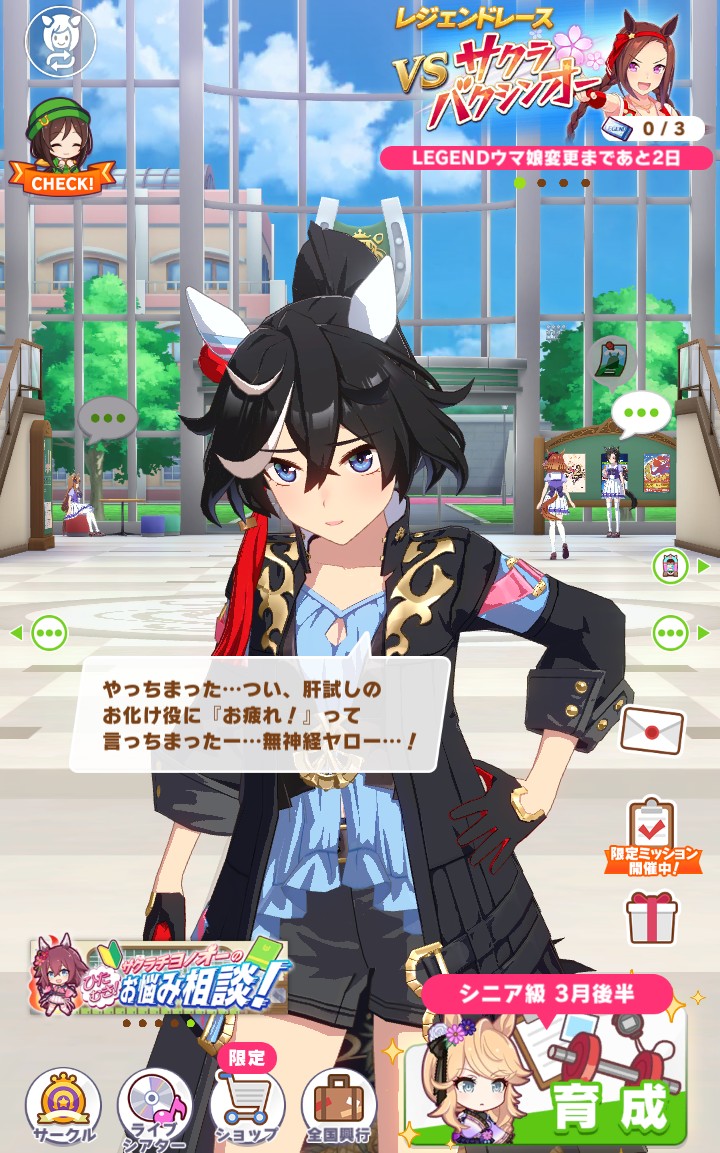This screenshot has height=1153, width=720.
Task: Tap the white speech bubble above the poster board girls
Action: click(641, 412)
